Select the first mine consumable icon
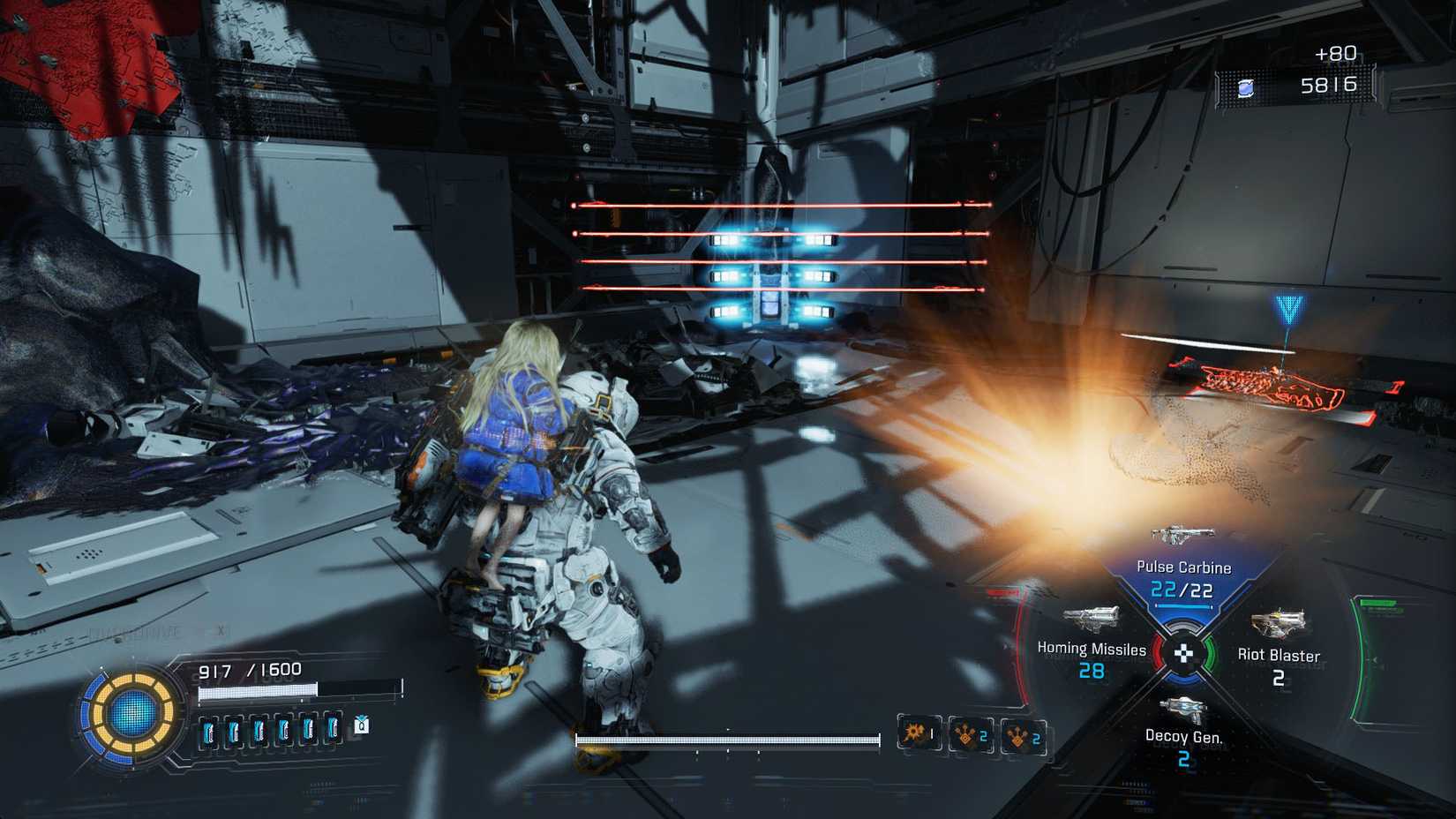Viewport: 1456px width, 819px height. (x=968, y=735)
